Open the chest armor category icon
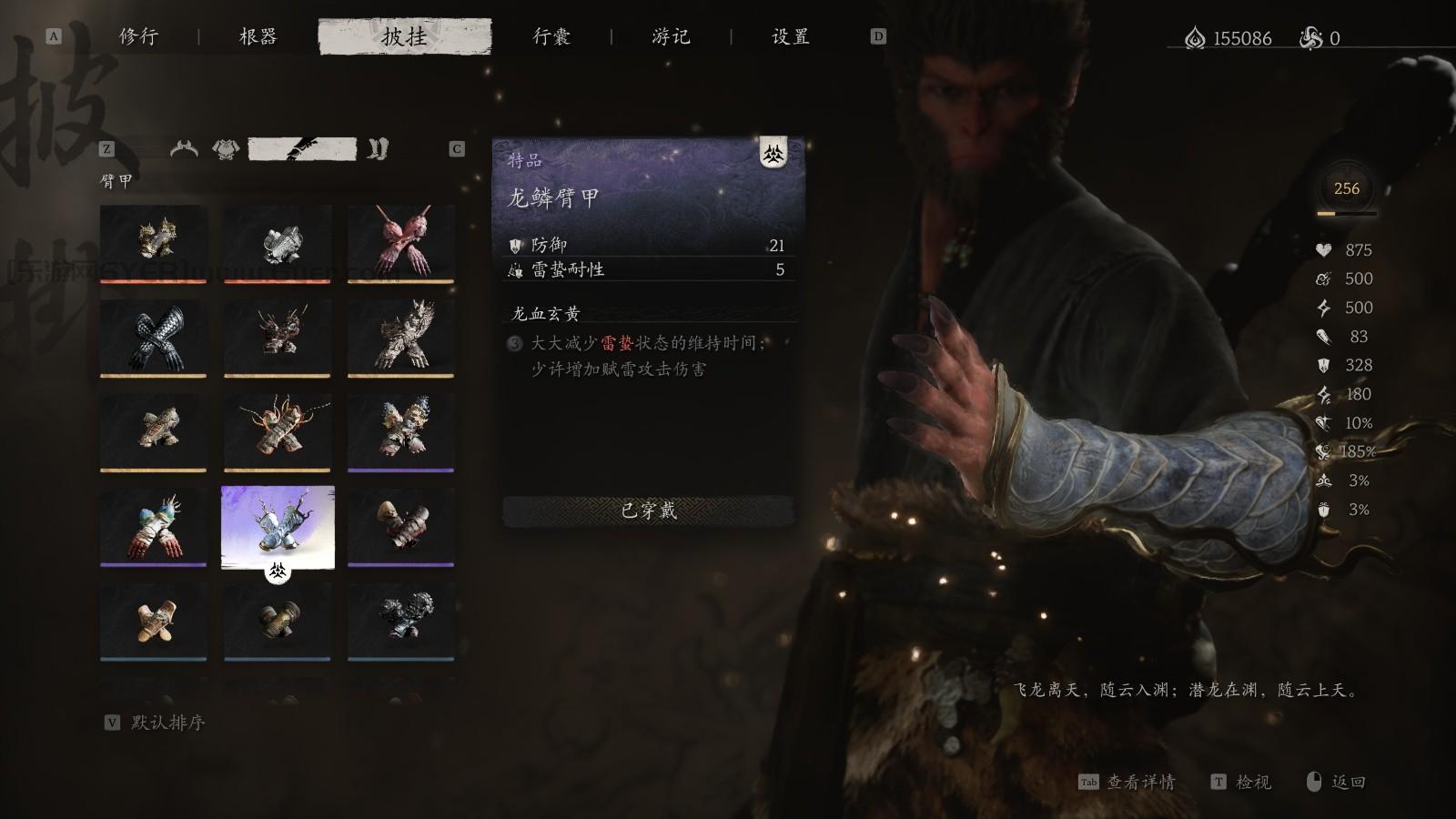Viewport: 1456px width, 819px height. pos(224,147)
